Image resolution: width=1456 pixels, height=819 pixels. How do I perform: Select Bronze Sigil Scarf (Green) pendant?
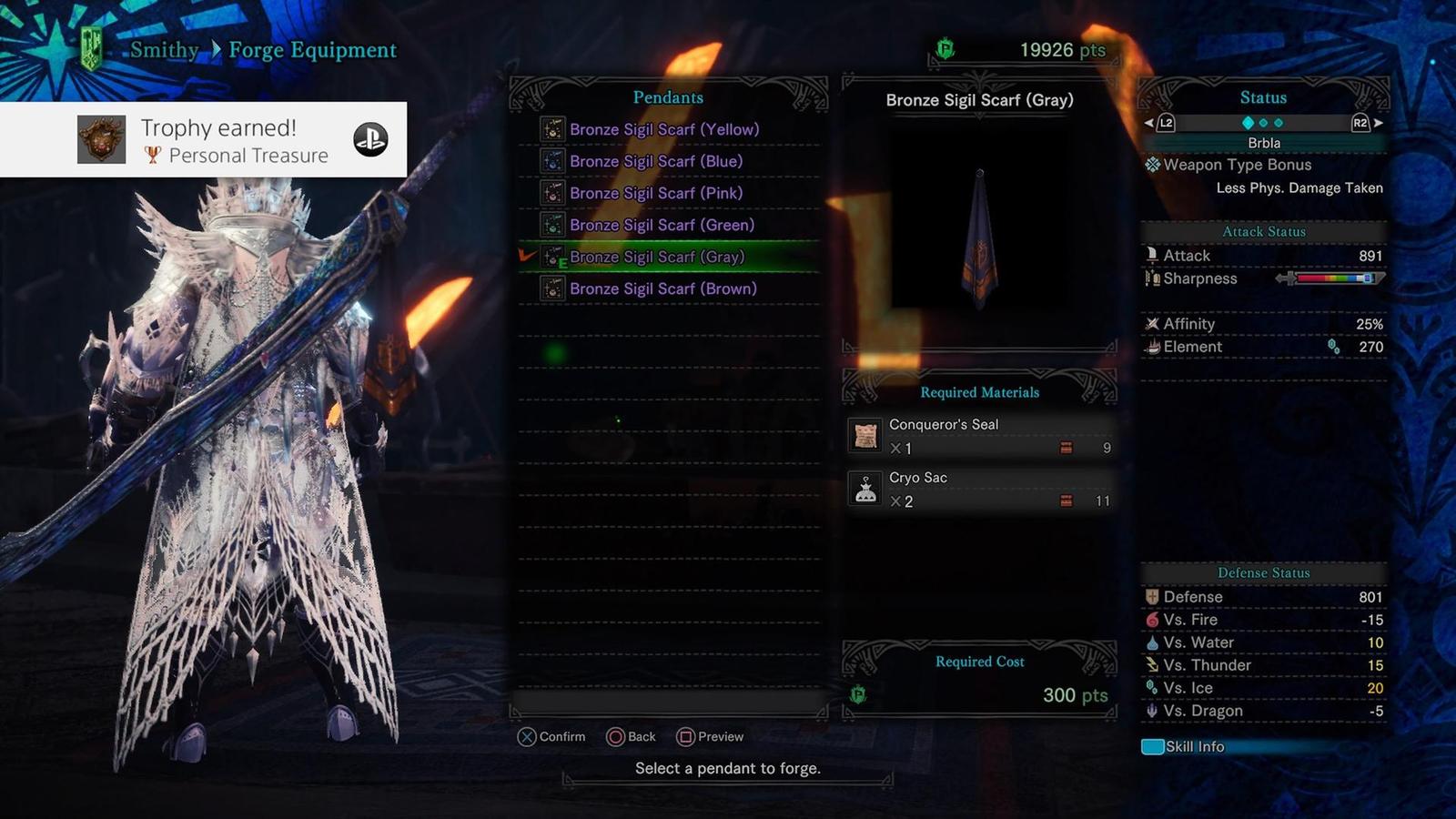tap(662, 225)
